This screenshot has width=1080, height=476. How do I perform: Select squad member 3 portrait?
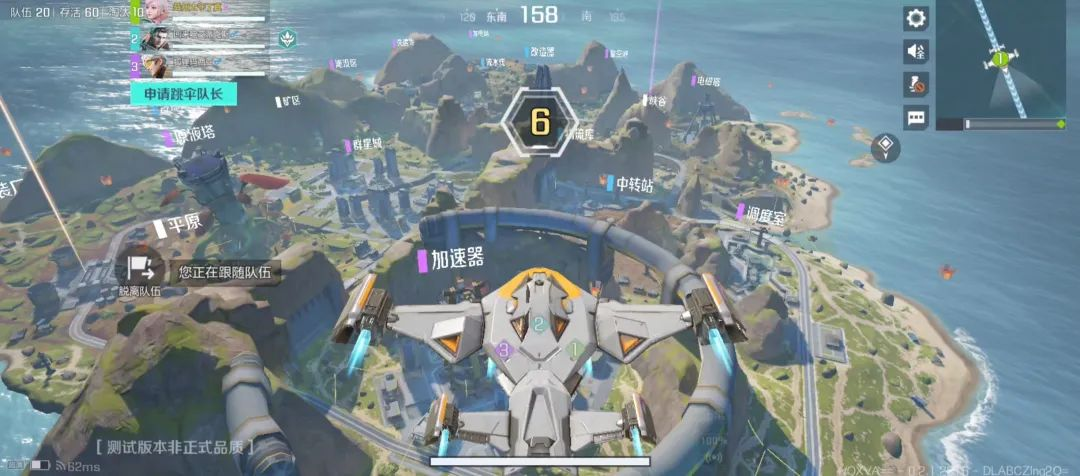tap(155, 66)
